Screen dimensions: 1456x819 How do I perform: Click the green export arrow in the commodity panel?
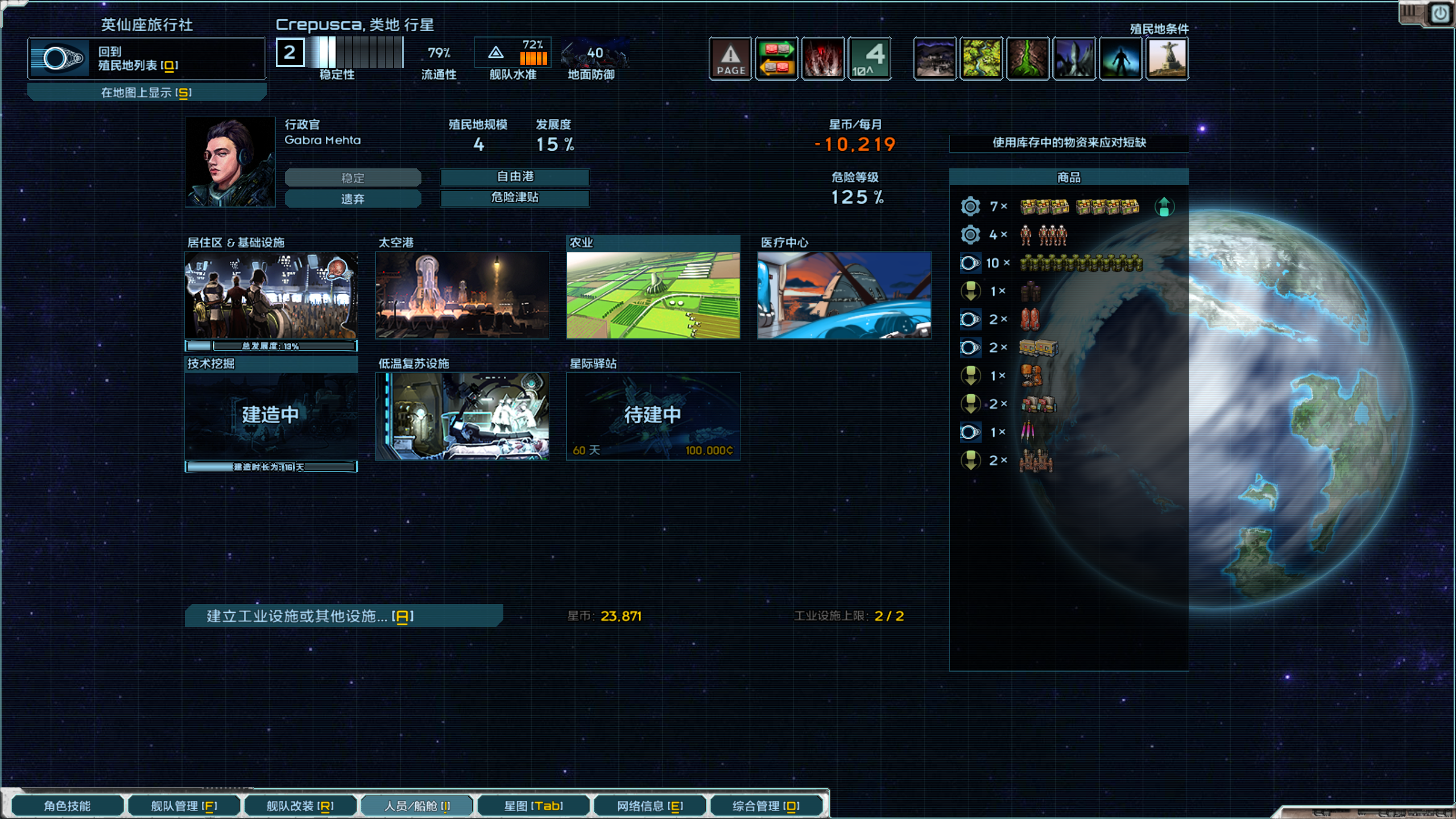1164,206
